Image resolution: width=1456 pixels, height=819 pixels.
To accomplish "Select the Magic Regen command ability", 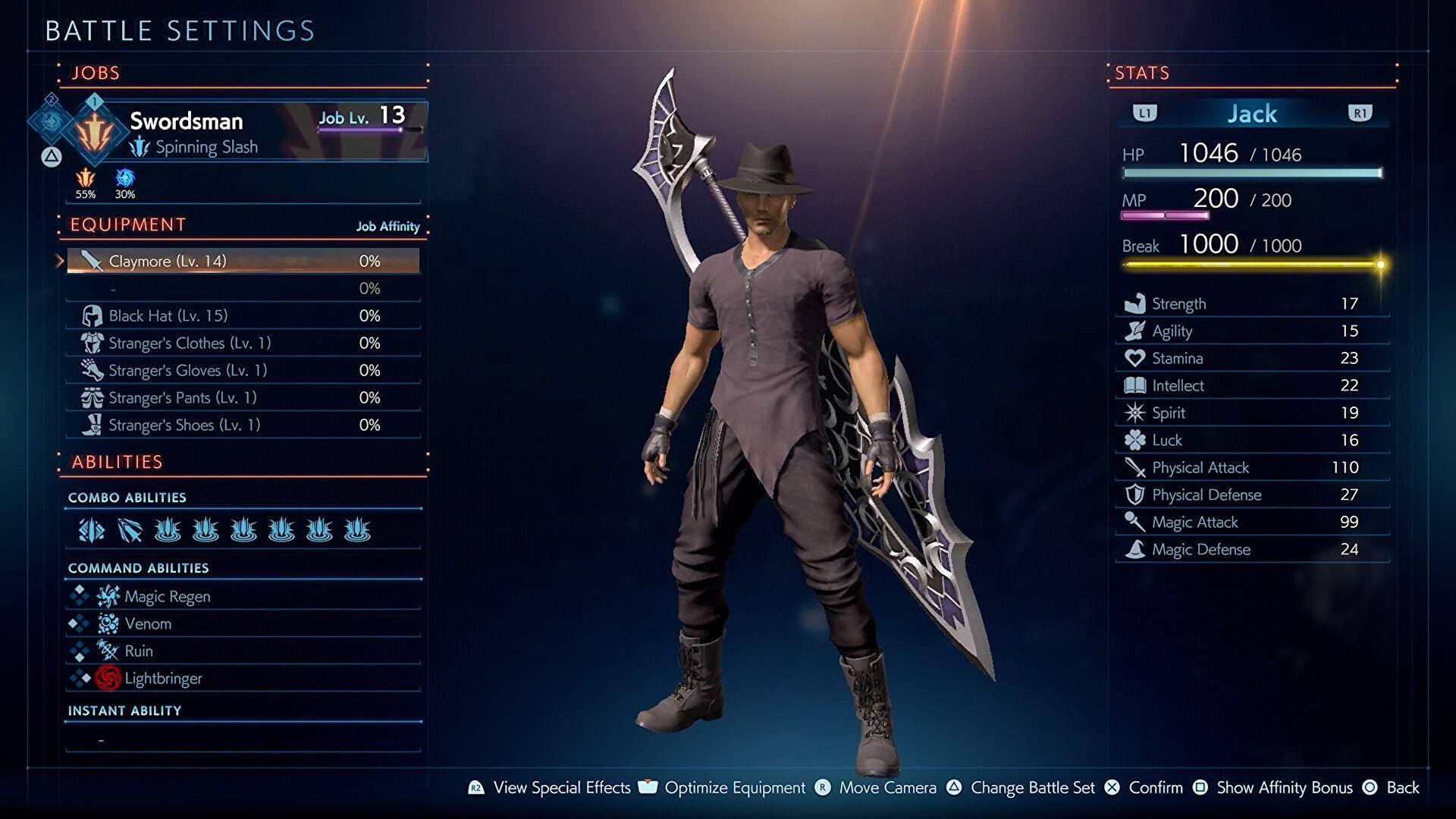I will click(x=243, y=597).
